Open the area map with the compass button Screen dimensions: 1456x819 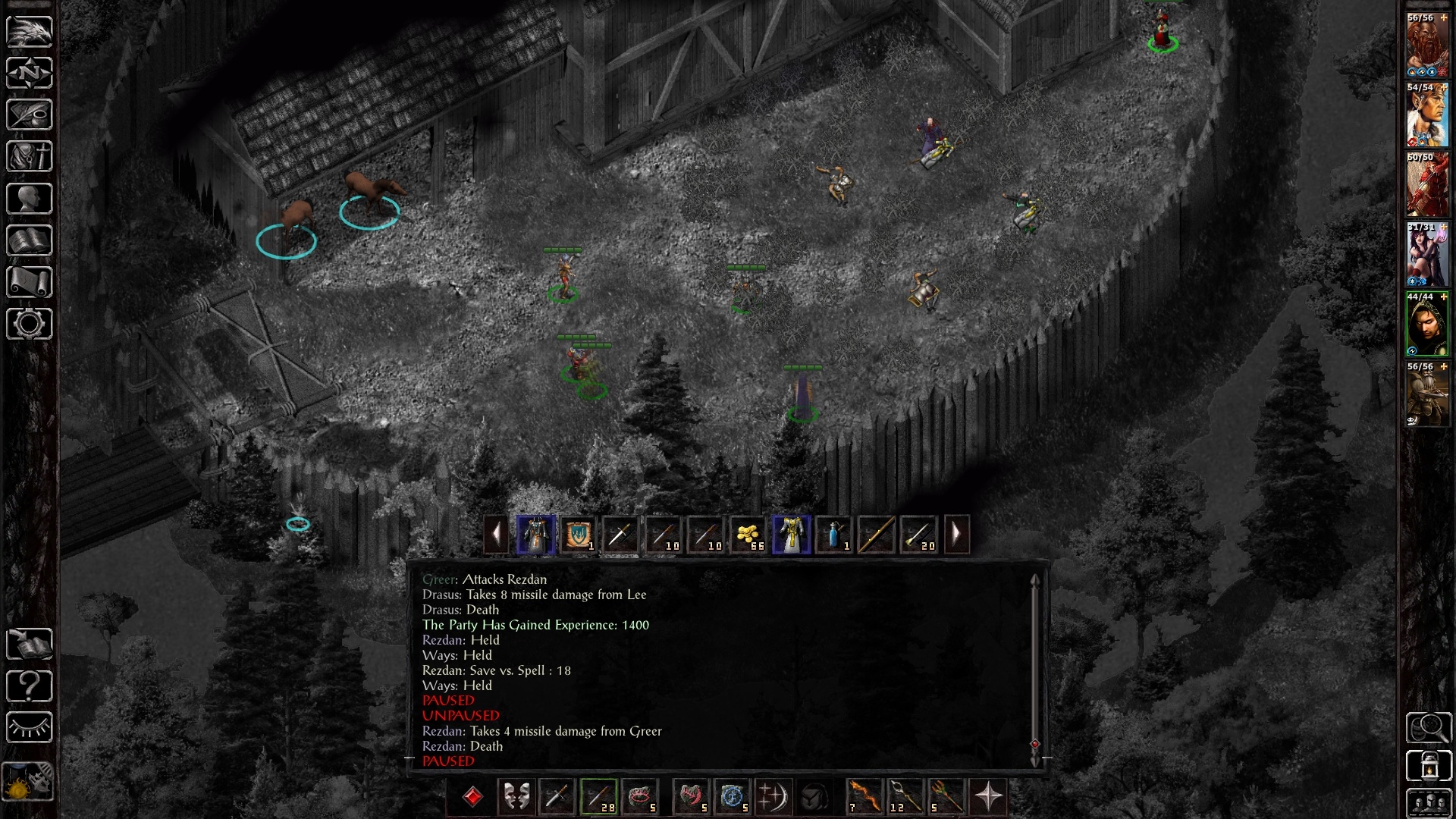pos(30,73)
